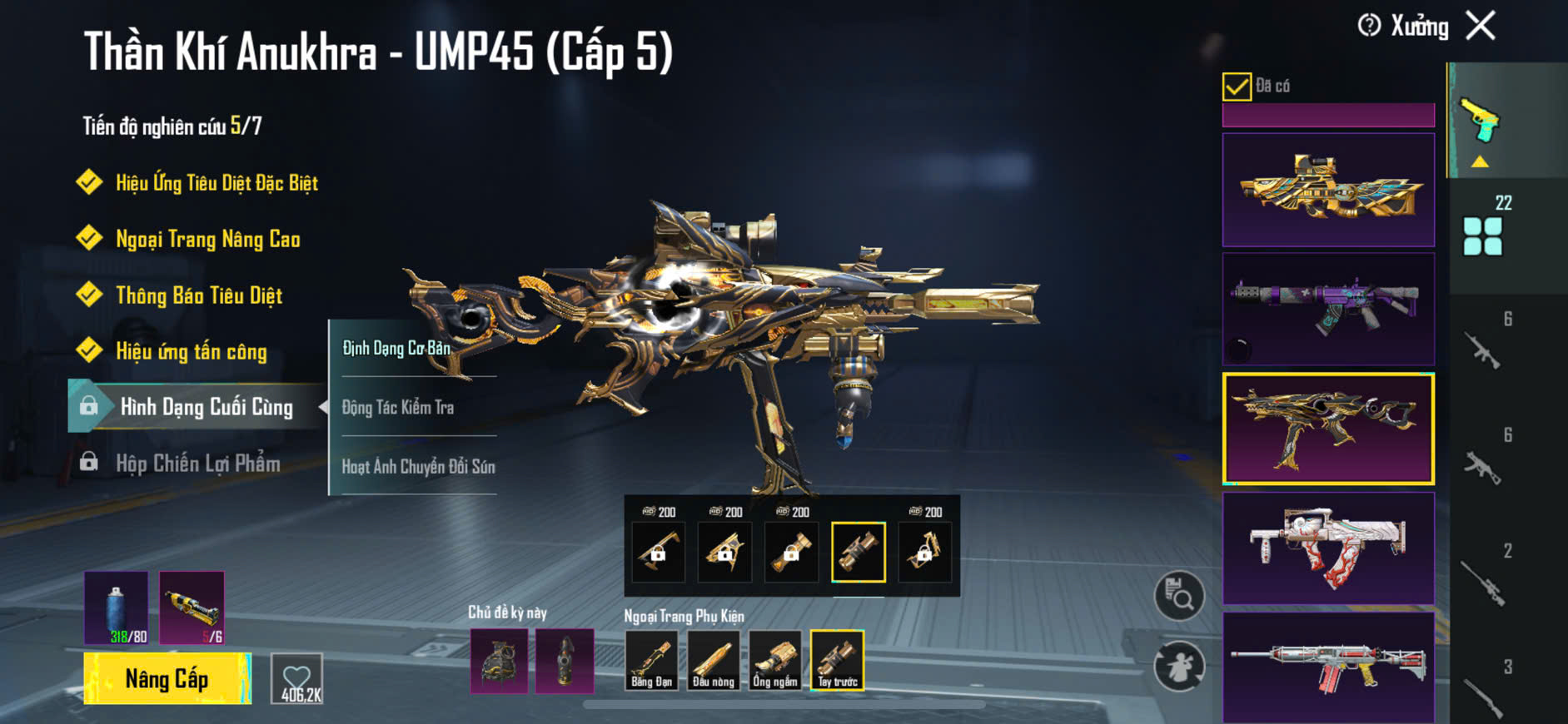Image resolution: width=1568 pixels, height=724 pixels.
Task: Click the Nâng Cấp upgrade button
Action: pos(167,679)
